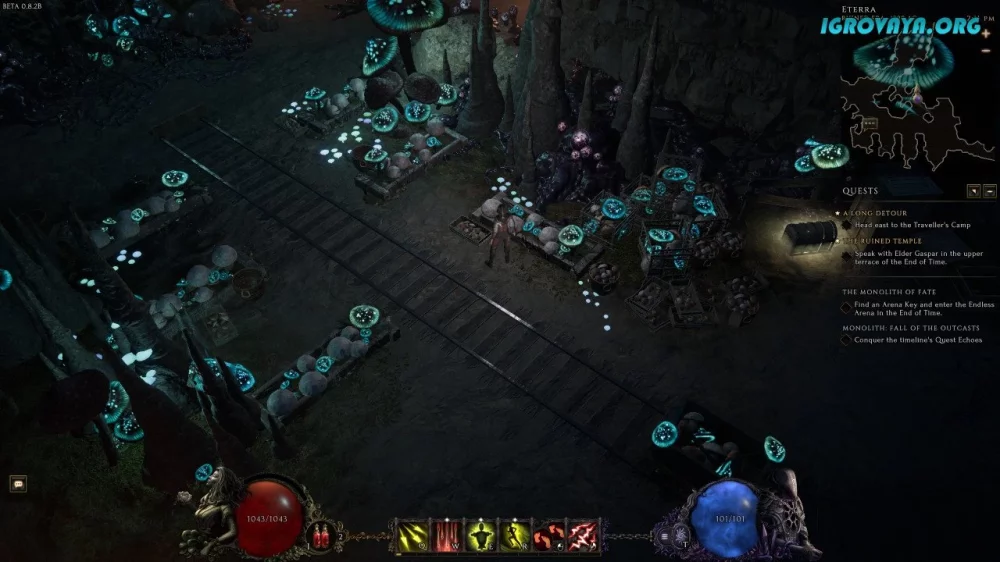The height and width of the screenshot is (562, 1000).
Task: Click the round emblem button by mana orb
Action: point(683,537)
